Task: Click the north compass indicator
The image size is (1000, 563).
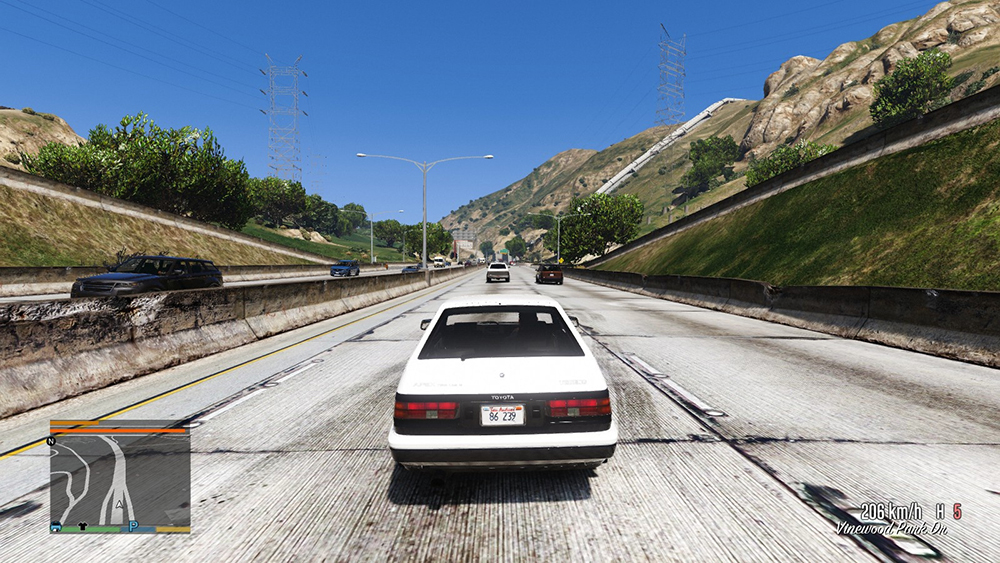Action: (51, 440)
